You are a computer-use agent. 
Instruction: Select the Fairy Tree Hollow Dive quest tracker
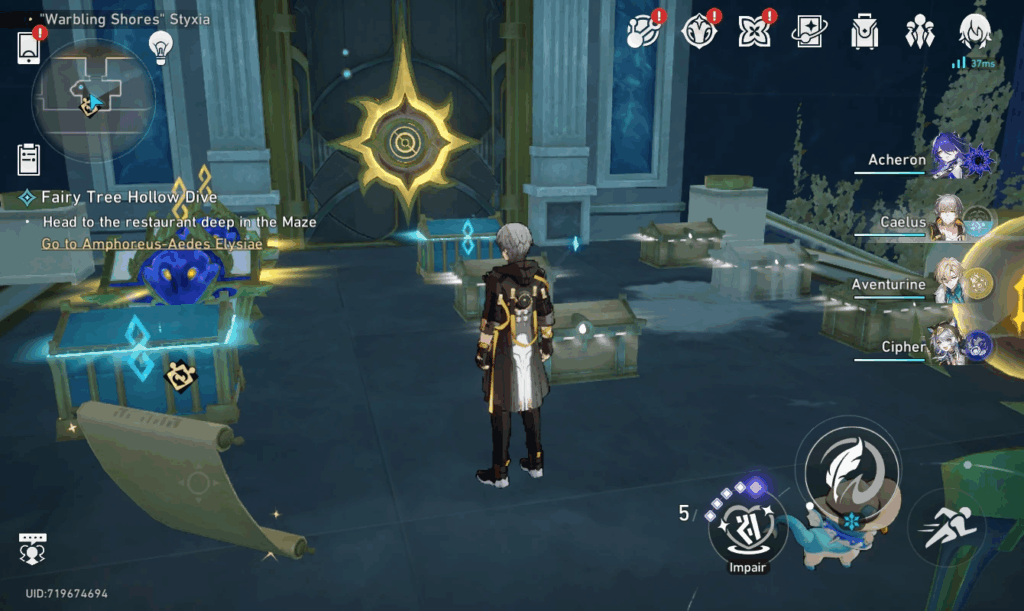[x=128, y=197]
